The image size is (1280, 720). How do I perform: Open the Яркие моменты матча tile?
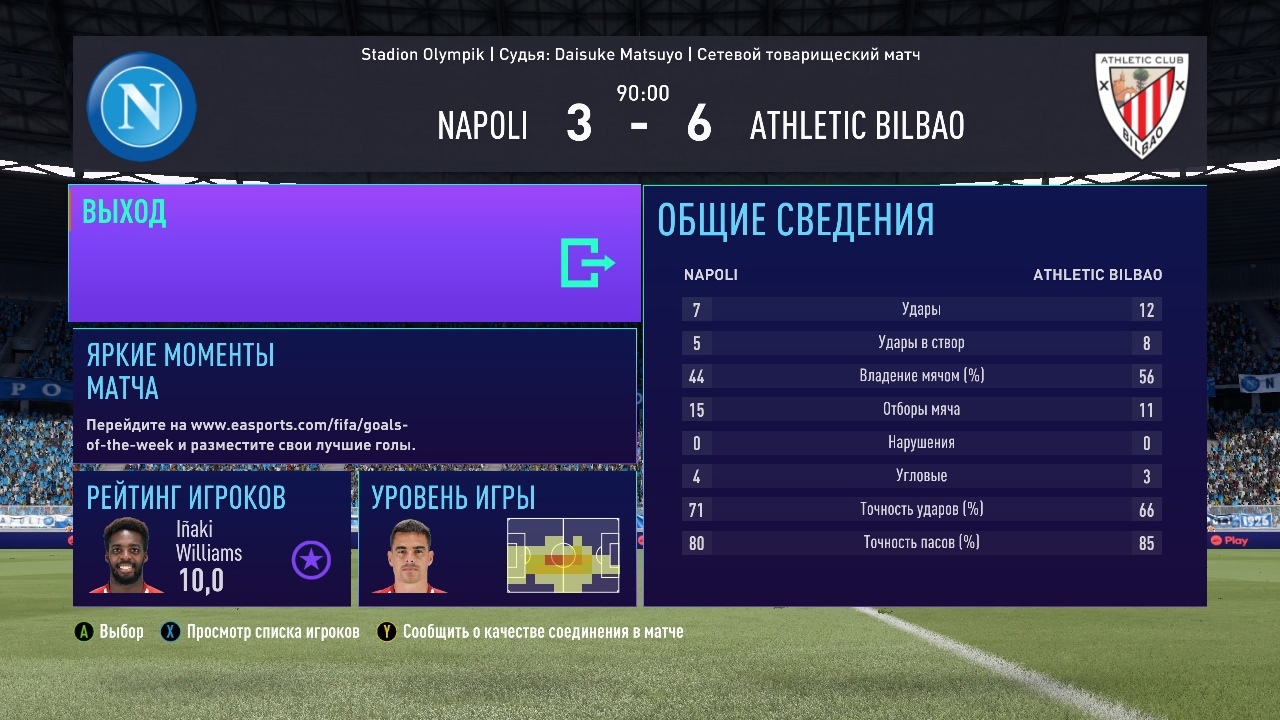354,396
